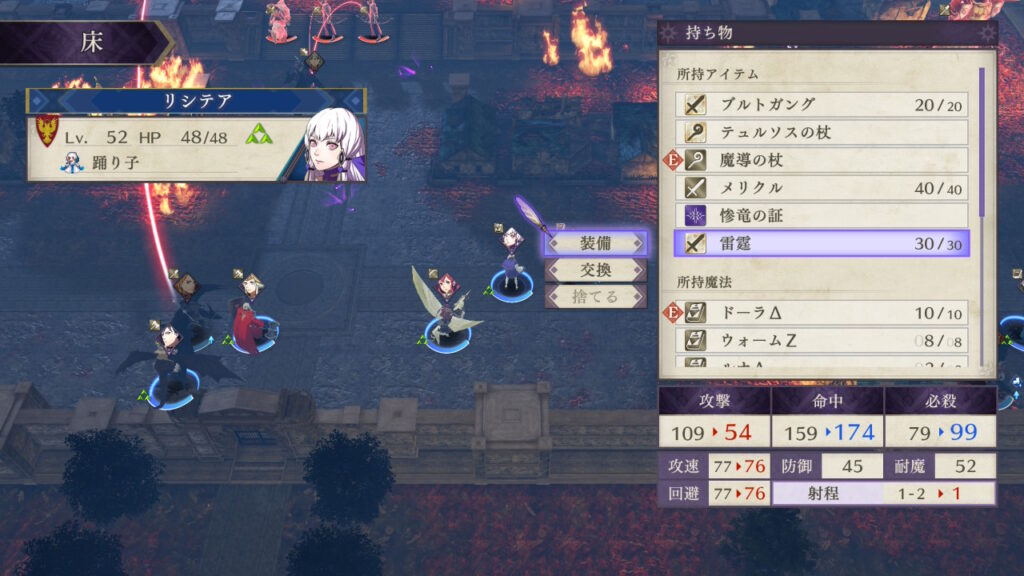
Task: Select the ウォームZ spell
Action: (822, 341)
